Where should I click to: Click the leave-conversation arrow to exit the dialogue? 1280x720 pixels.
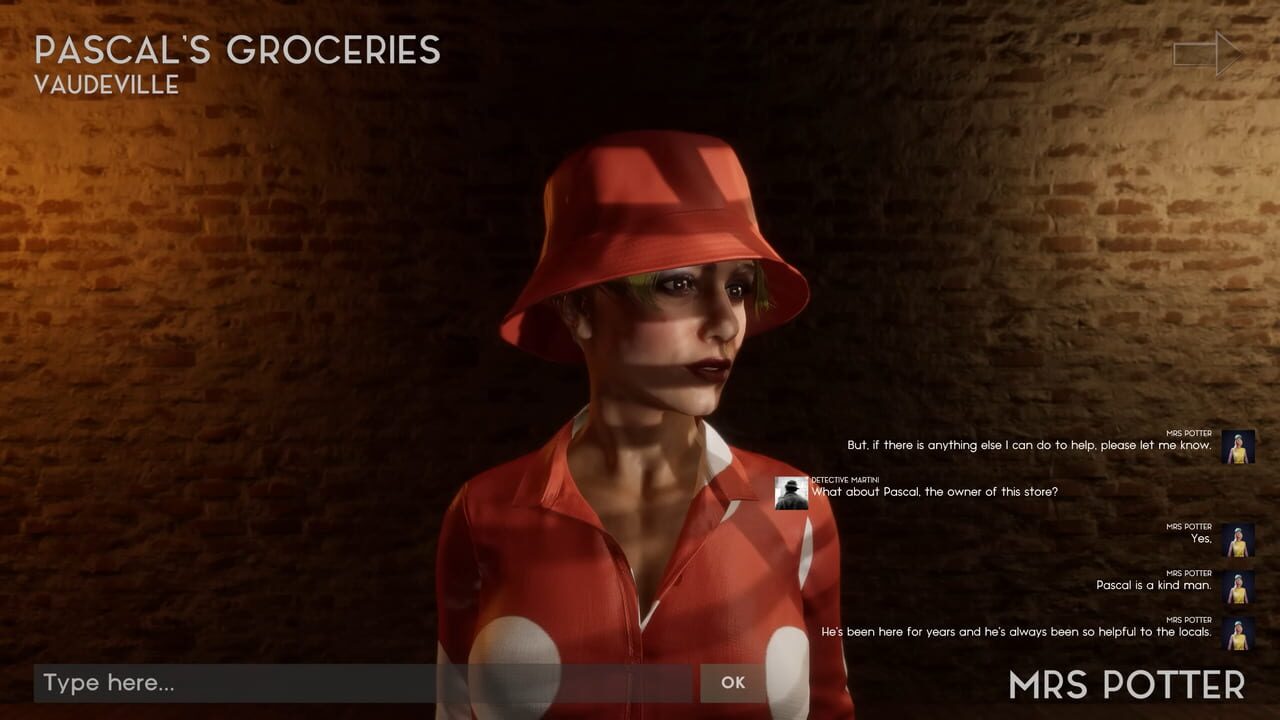click(1205, 53)
